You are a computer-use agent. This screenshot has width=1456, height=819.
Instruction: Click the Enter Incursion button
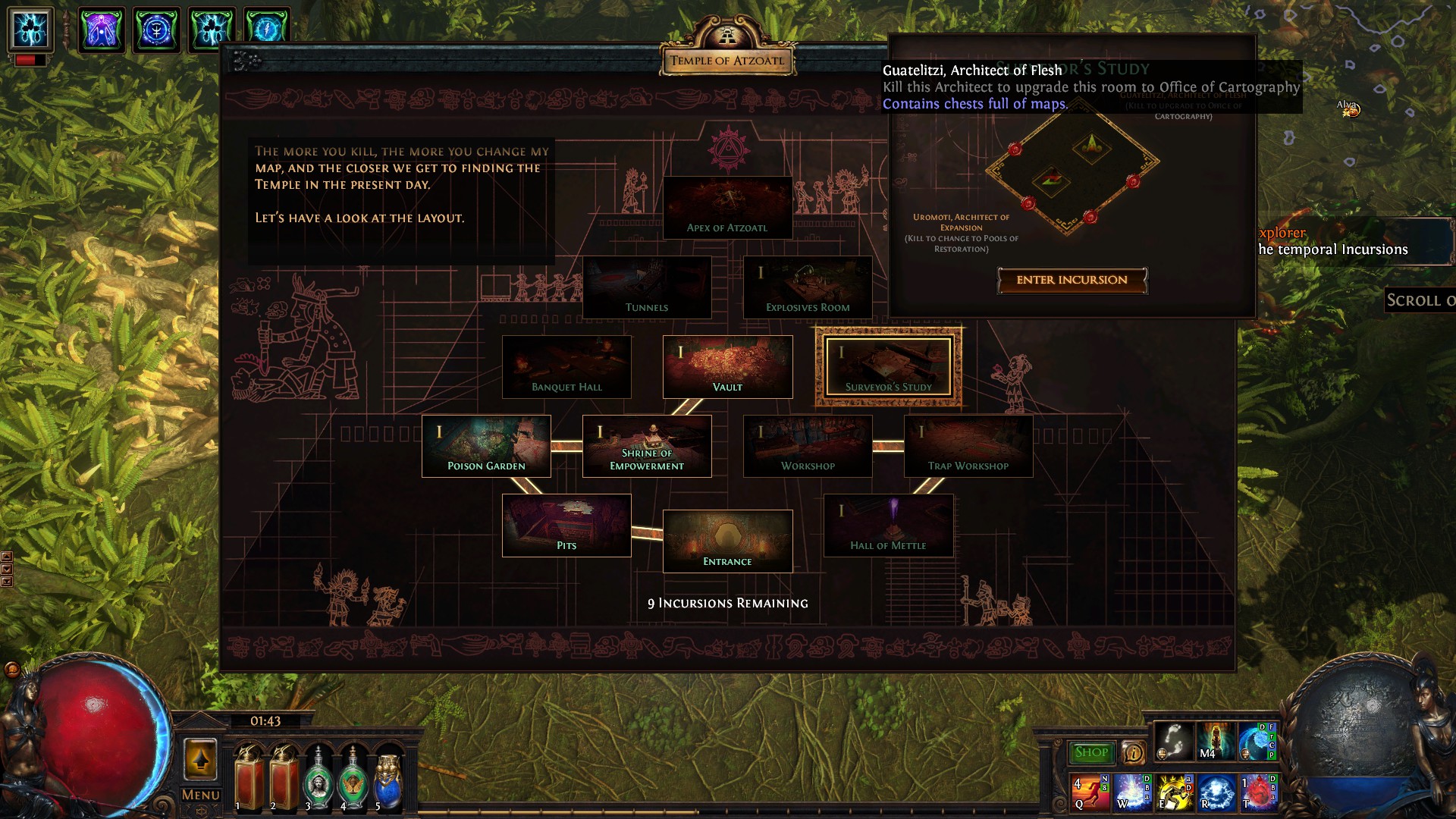tap(1072, 280)
